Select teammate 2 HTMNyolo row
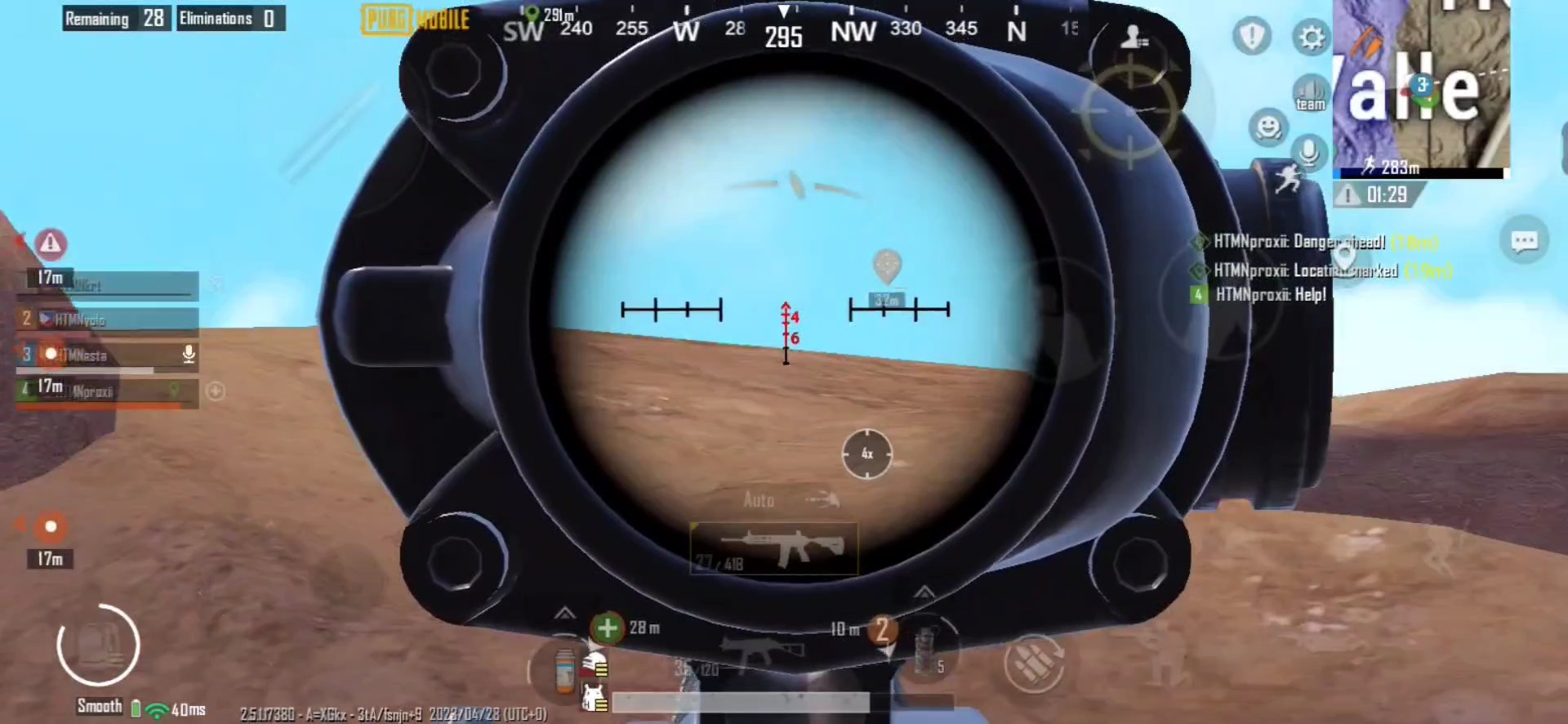The width and height of the screenshot is (1568, 724). pyautogui.click(x=108, y=320)
